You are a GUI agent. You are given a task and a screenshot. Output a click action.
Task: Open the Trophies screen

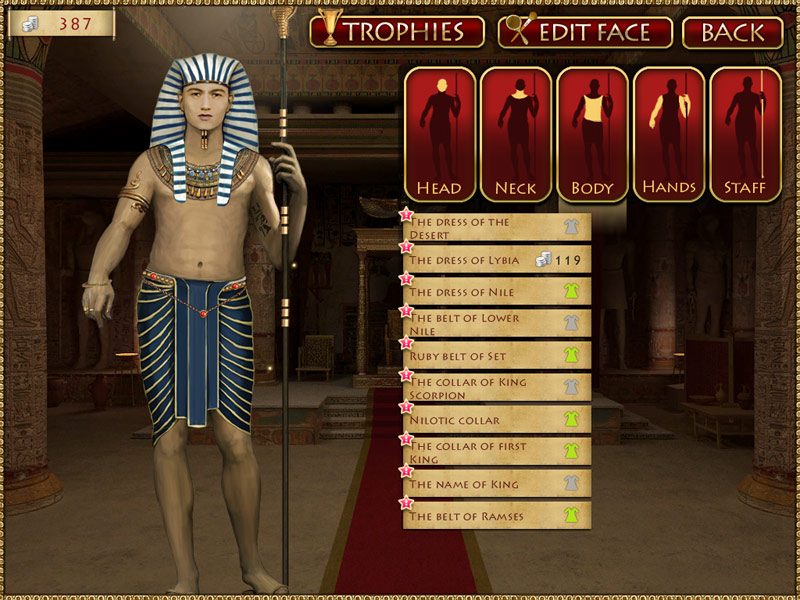pos(397,32)
